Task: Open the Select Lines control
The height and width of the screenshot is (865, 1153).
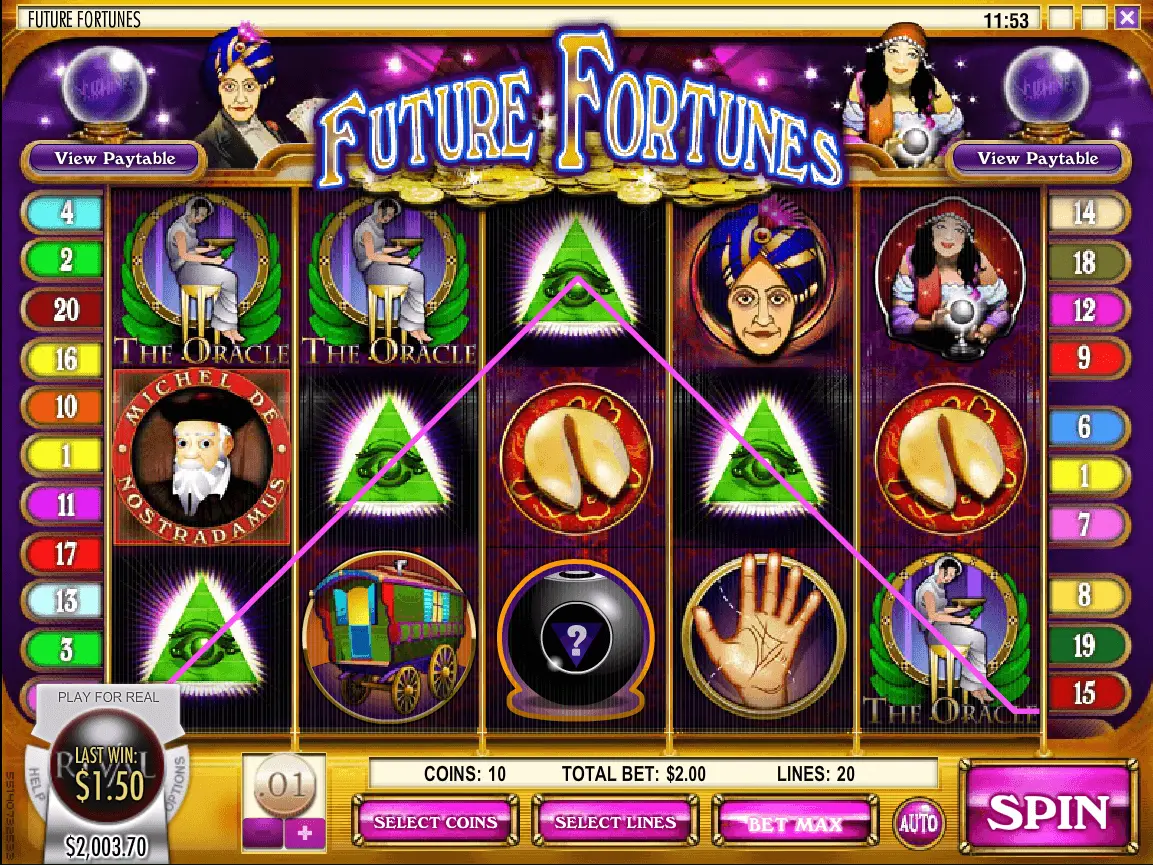Action: (x=614, y=822)
